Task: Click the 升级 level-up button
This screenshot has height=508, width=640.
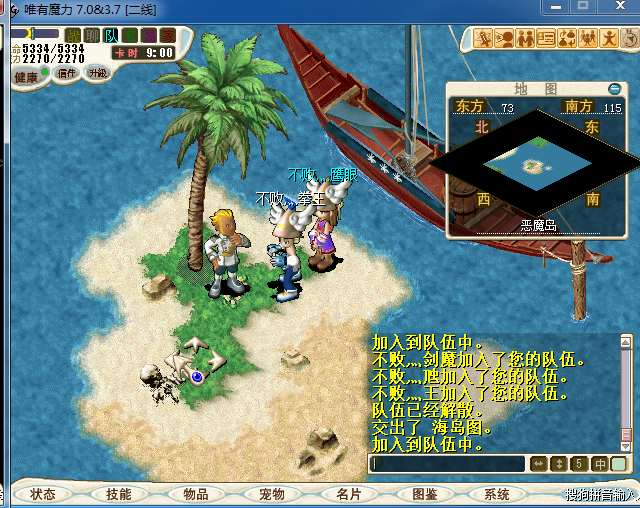Action: (x=97, y=73)
